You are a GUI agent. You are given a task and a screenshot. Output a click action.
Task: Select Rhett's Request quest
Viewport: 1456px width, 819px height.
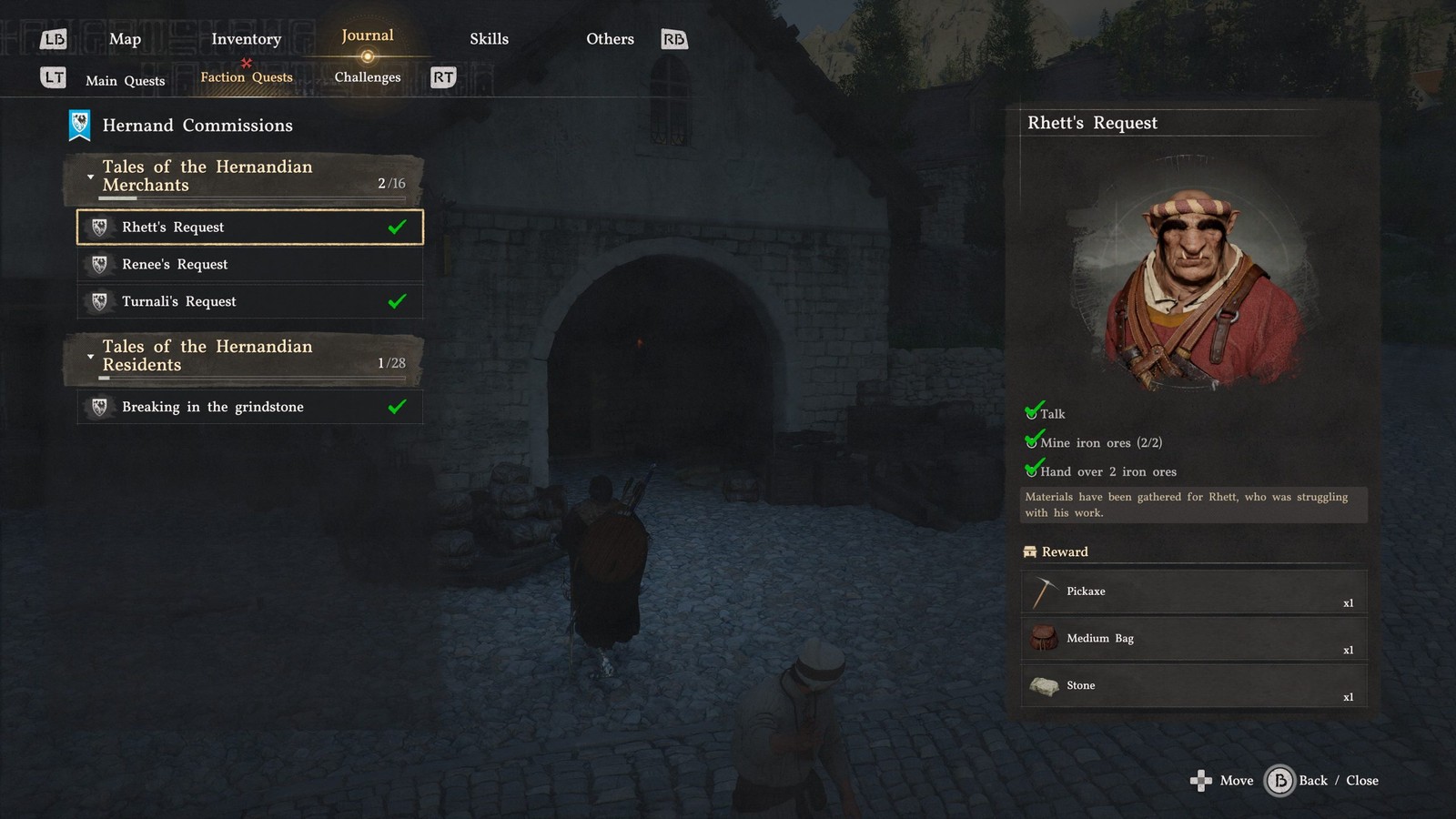(x=249, y=227)
